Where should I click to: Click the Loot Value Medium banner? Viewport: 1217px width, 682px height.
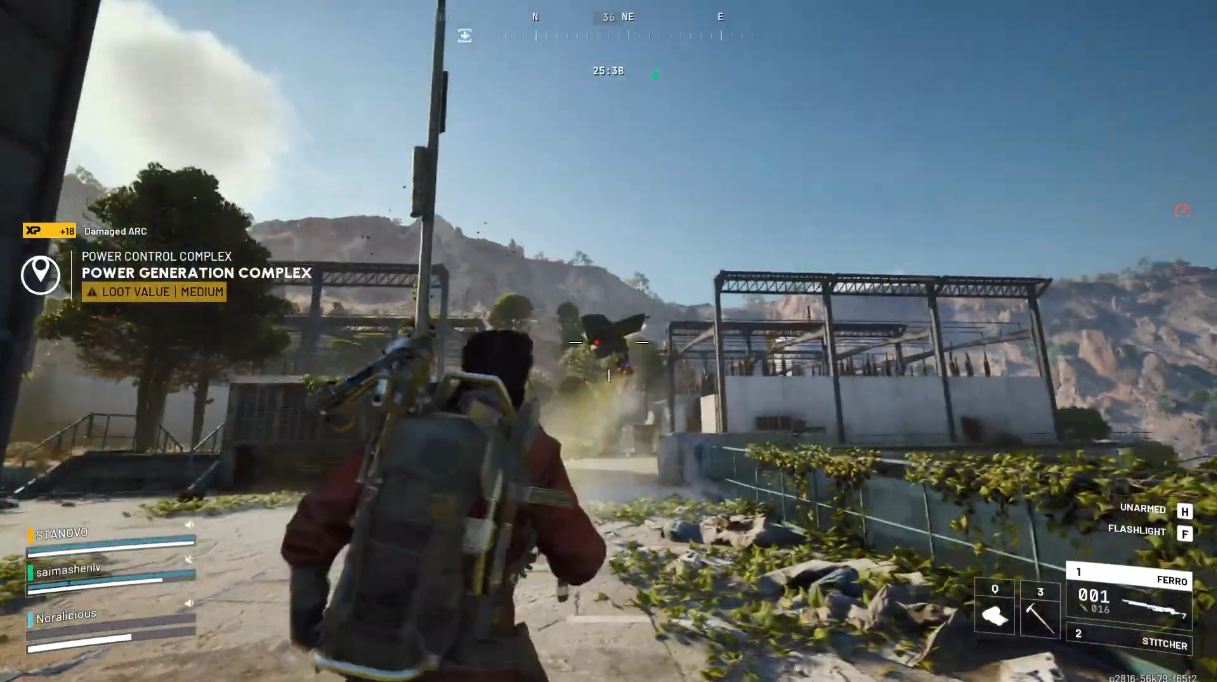point(154,292)
